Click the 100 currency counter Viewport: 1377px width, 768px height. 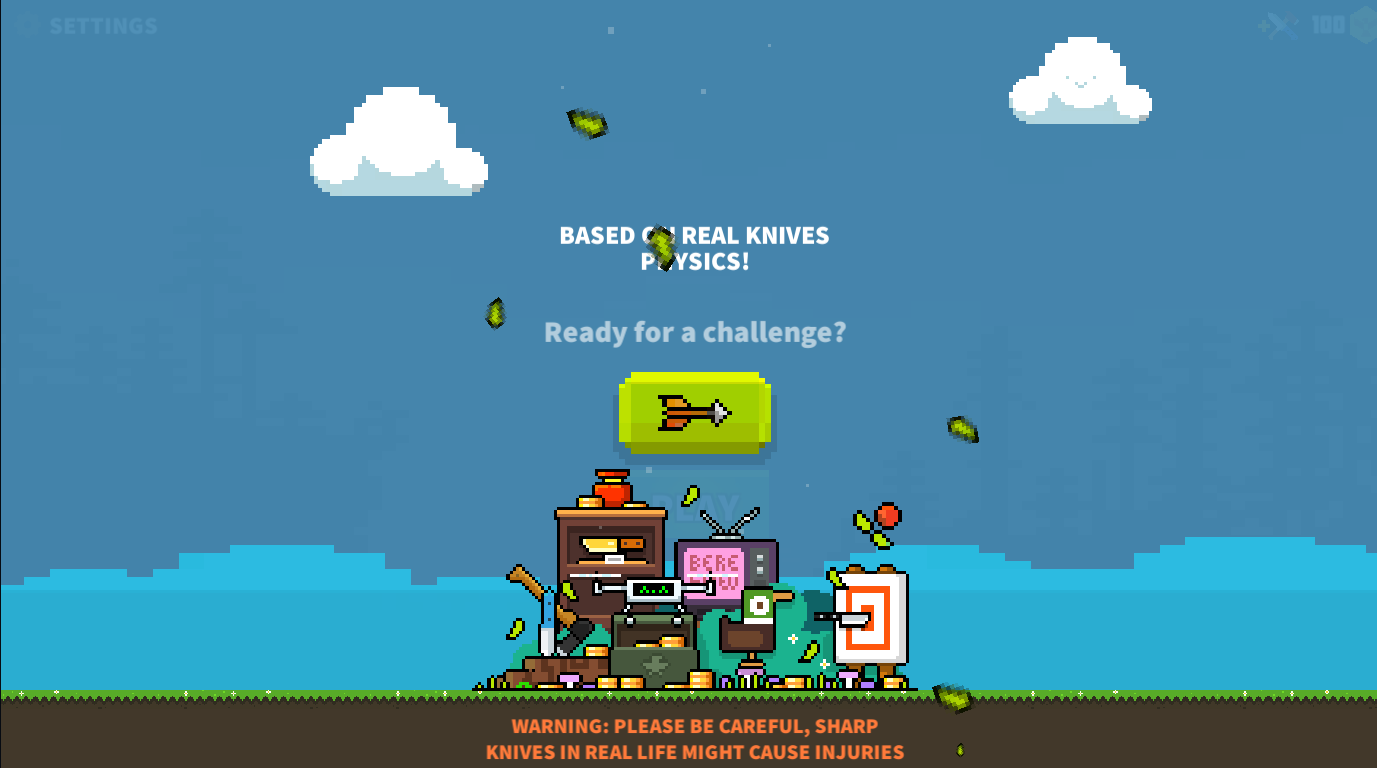[x=1328, y=24]
